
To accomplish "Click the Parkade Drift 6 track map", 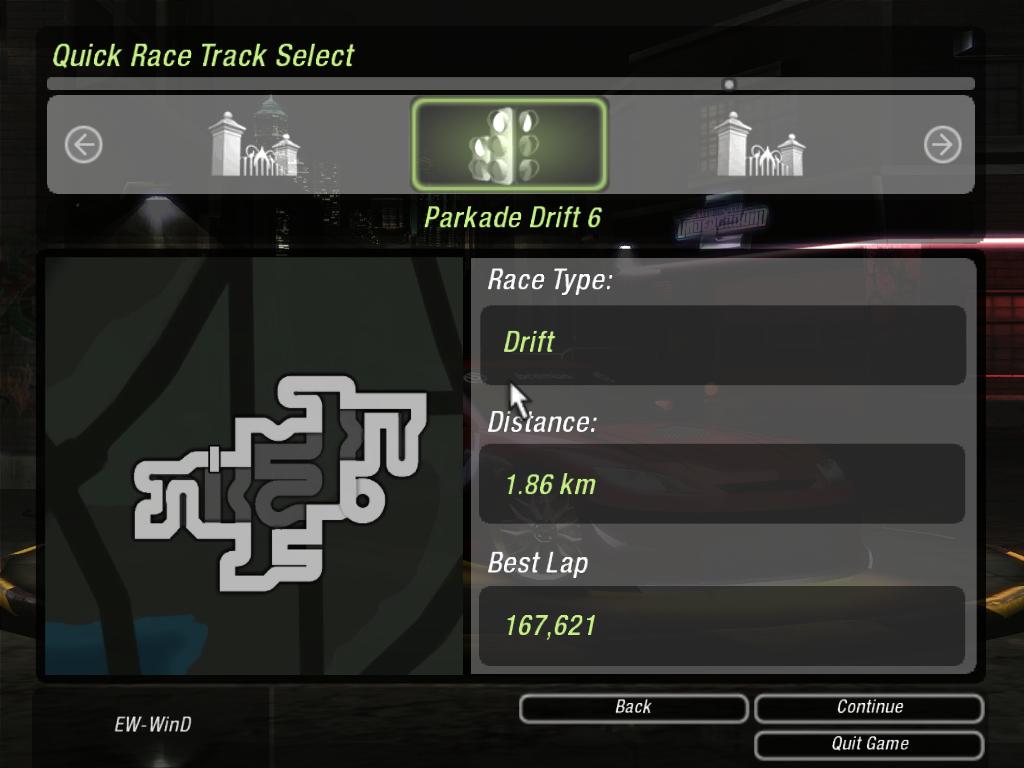I will pos(282,480).
